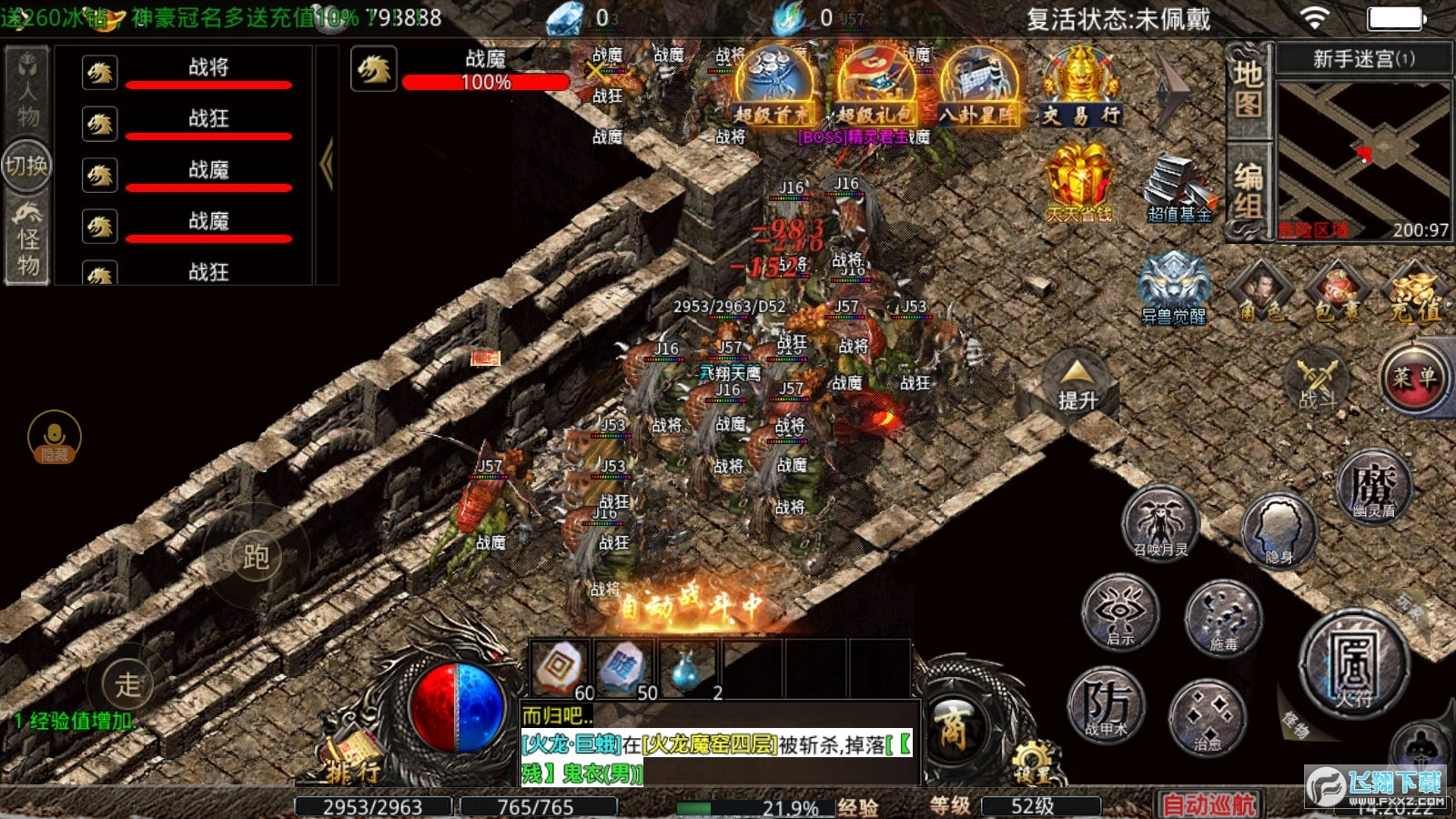The width and height of the screenshot is (1456, 819).
Task: Cast the 幽灵盾 shield skill
Action: coord(1373,487)
